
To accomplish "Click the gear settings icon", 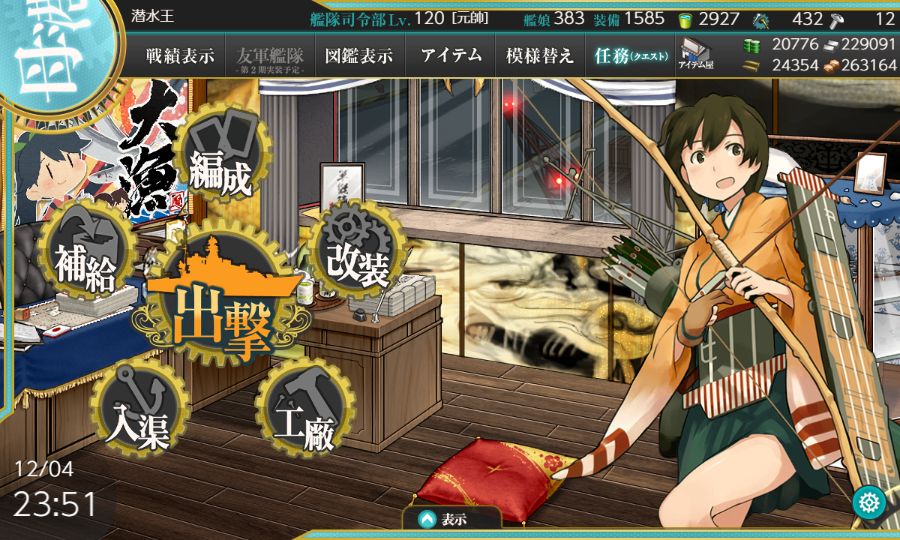I will coord(868,502).
